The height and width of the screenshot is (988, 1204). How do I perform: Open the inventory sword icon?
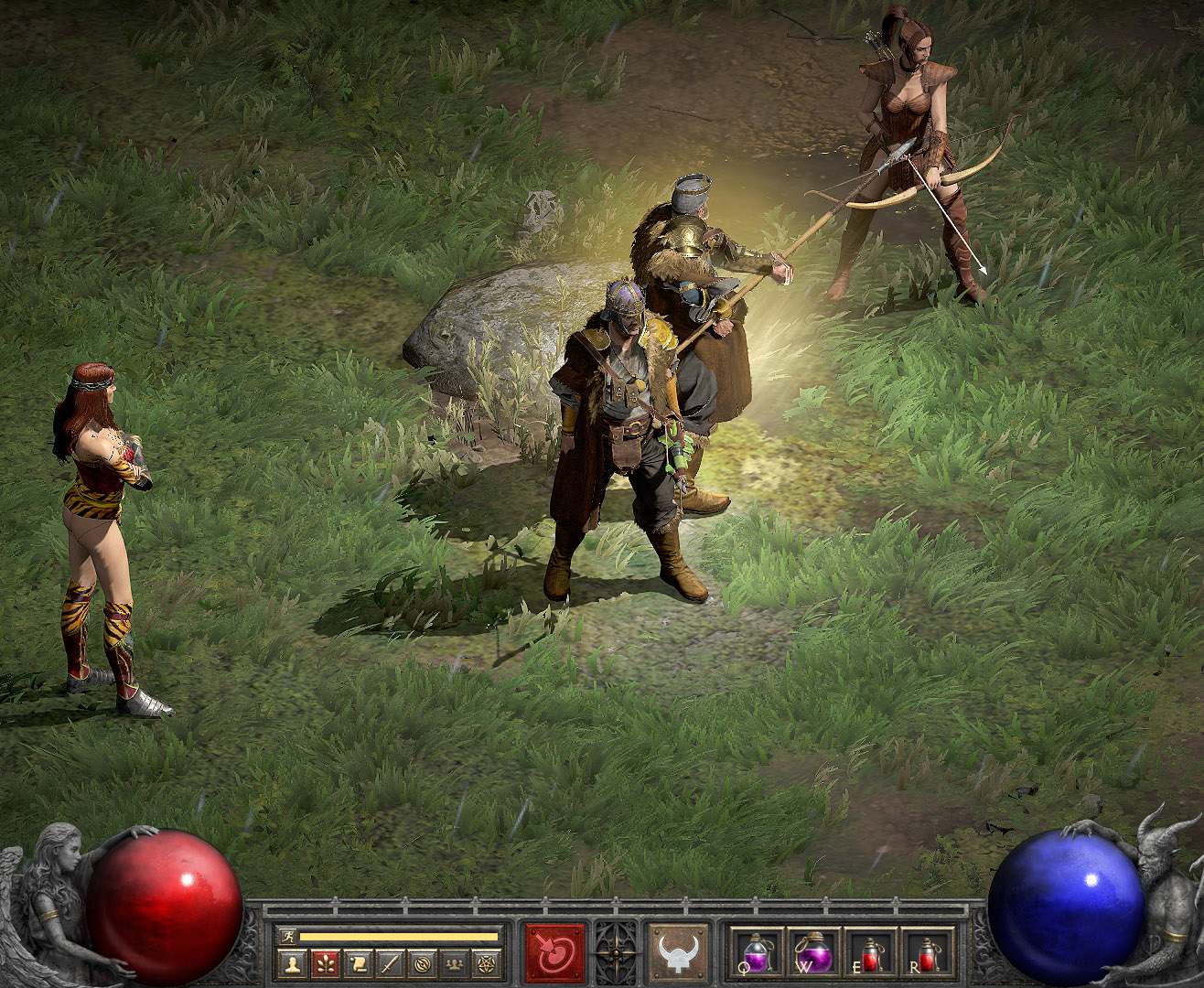pyautogui.click(x=390, y=963)
